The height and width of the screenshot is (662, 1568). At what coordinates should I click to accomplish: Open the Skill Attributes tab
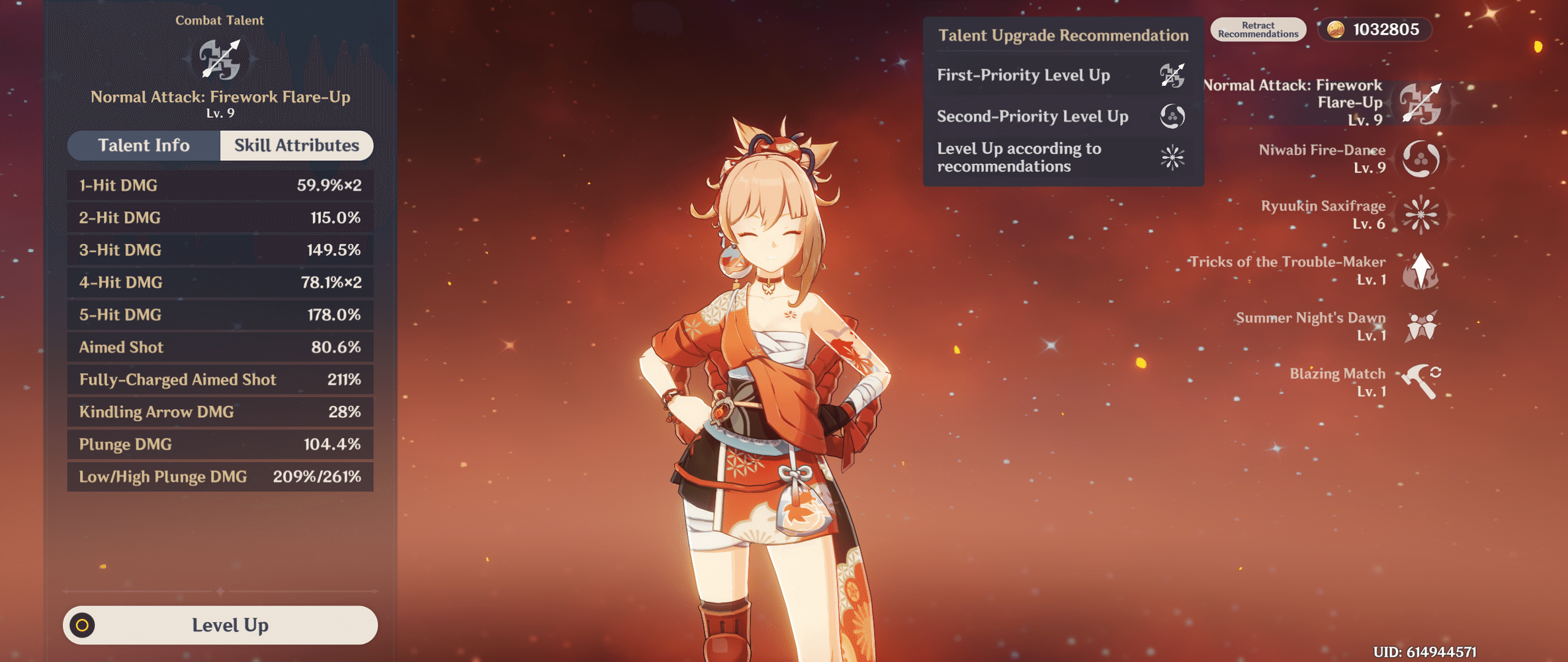click(295, 145)
